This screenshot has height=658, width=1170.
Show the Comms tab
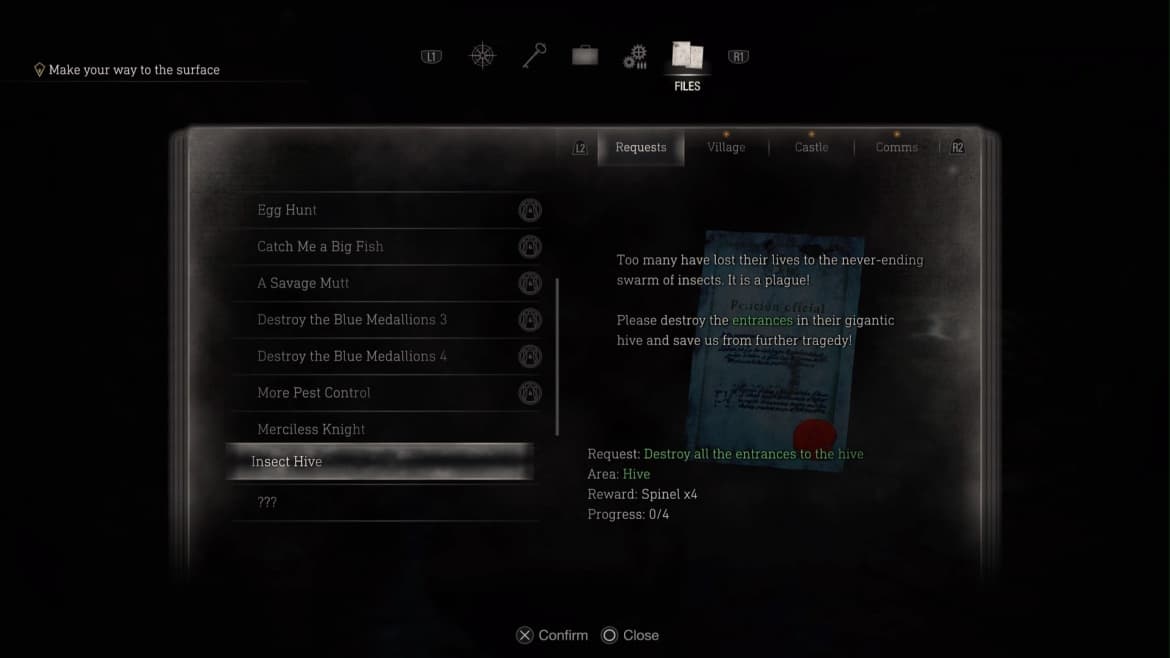click(x=896, y=147)
